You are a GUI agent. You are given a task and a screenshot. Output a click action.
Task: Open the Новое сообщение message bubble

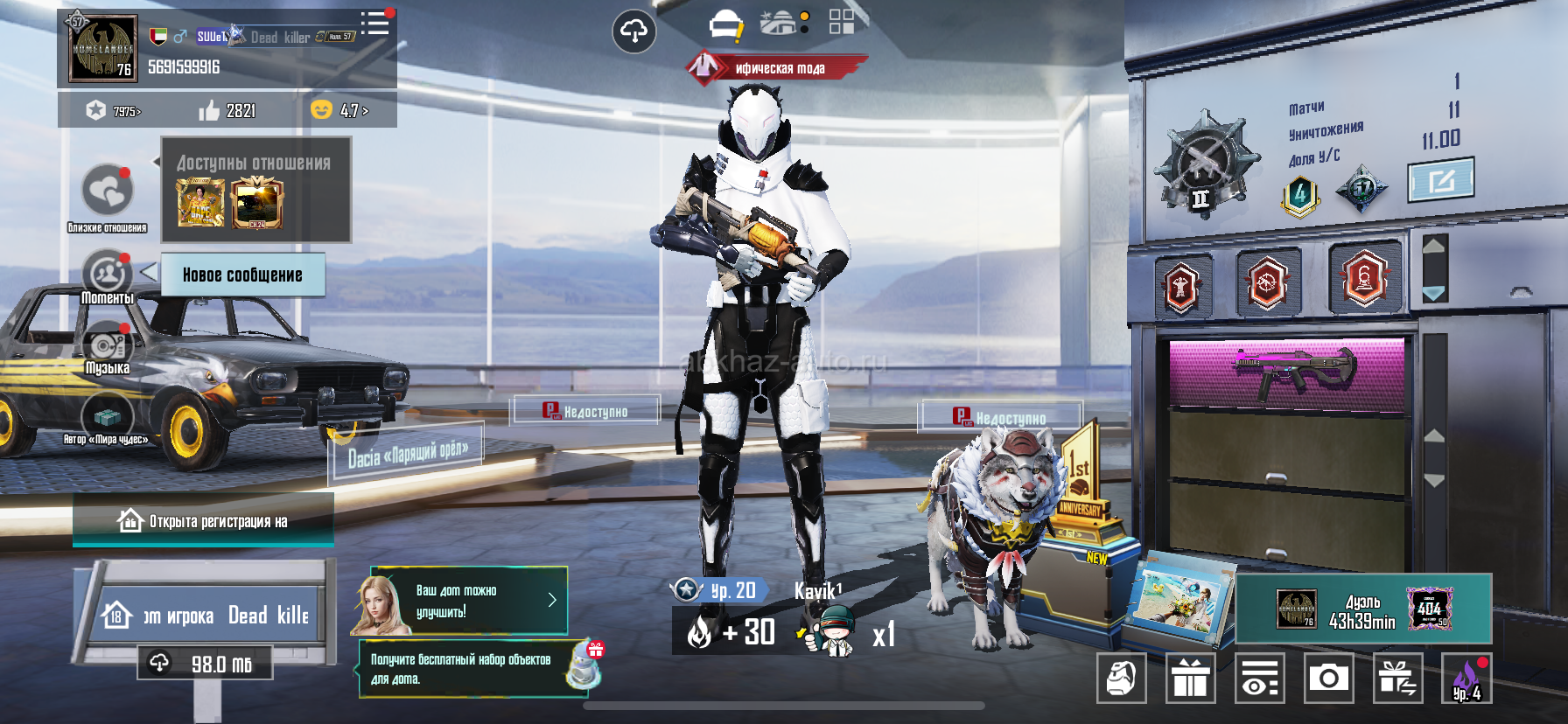[242, 275]
